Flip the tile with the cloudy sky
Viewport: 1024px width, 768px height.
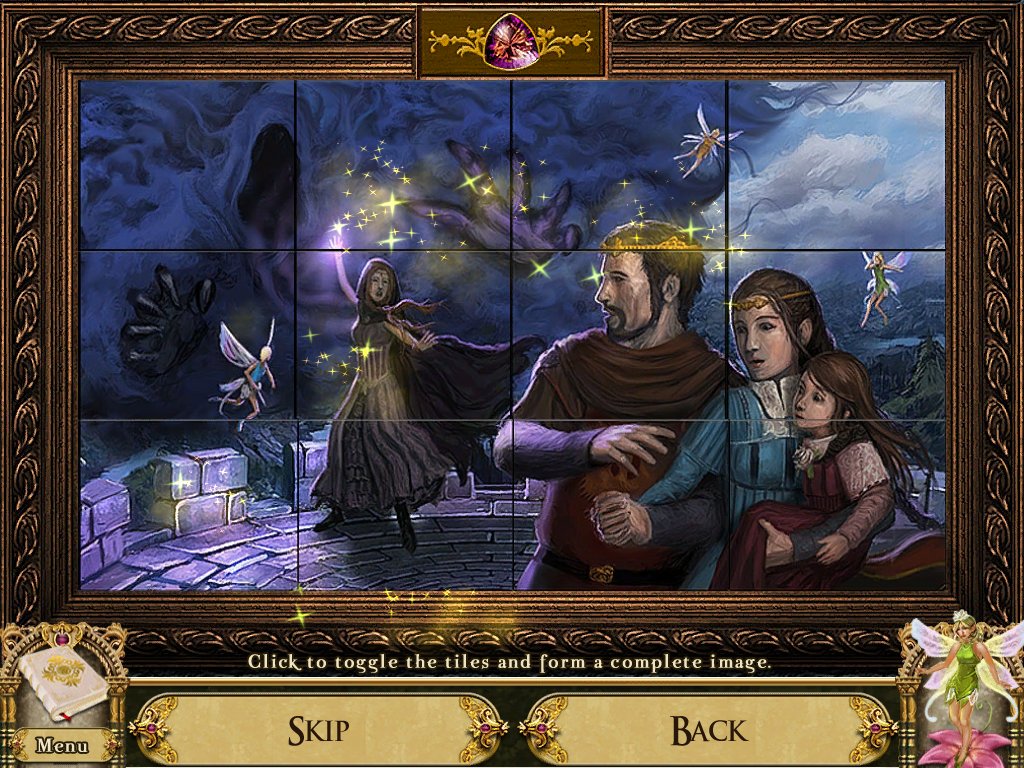point(837,165)
